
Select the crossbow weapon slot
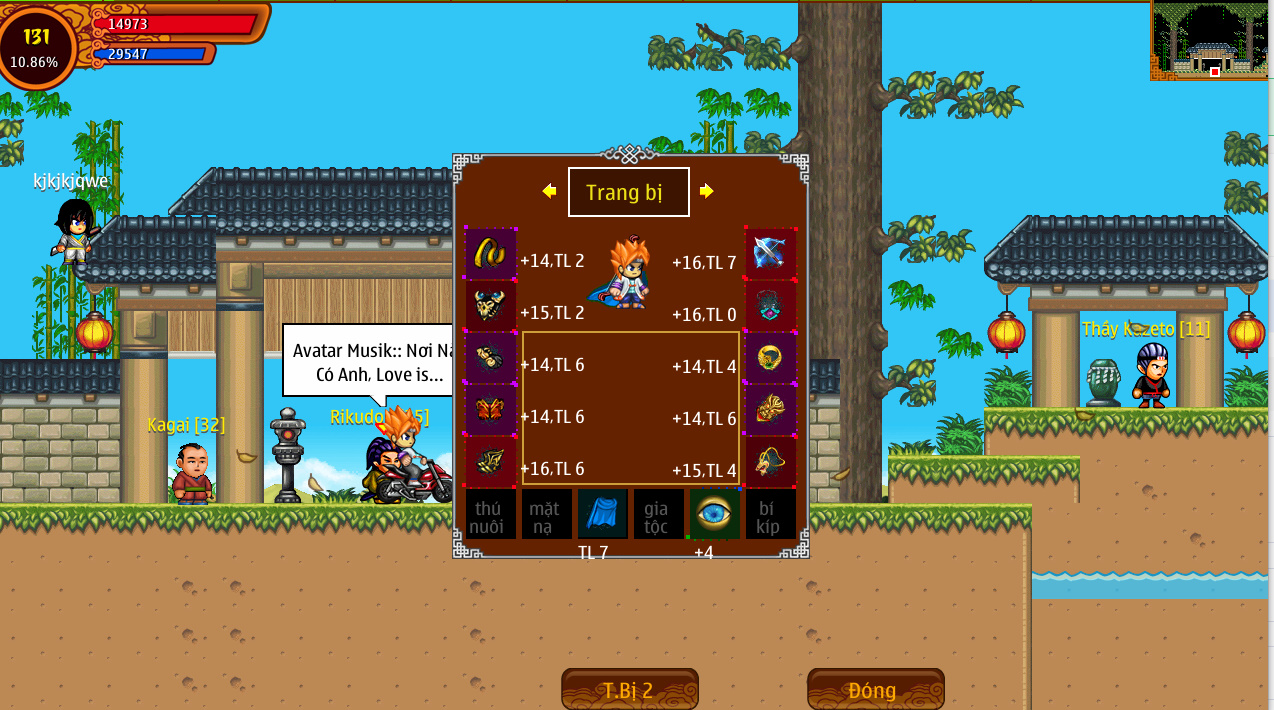[x=770, y=253]
